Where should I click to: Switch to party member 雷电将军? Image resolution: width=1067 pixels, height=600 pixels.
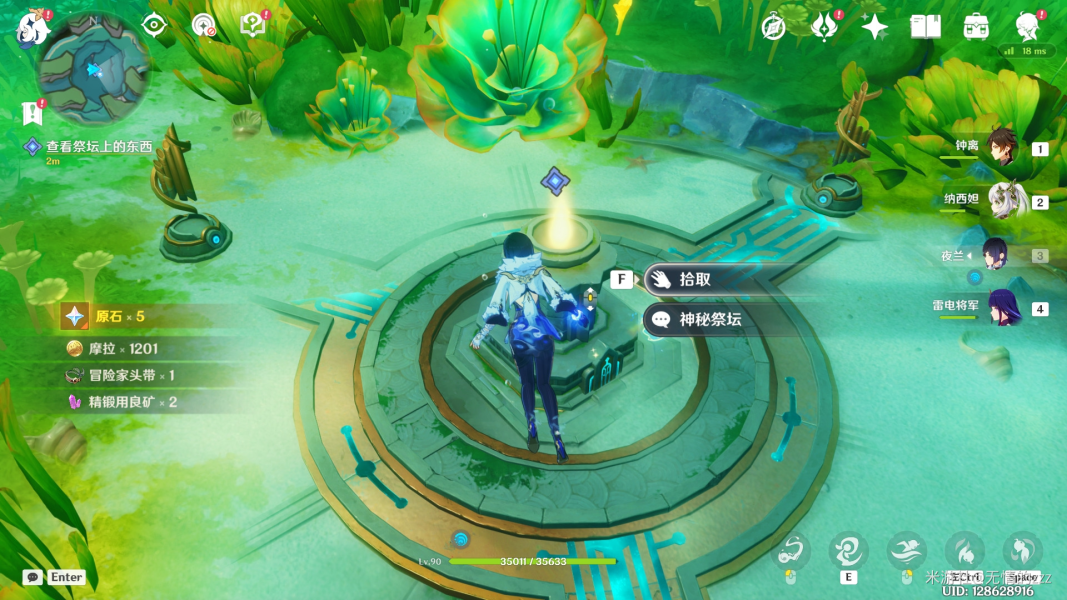1001,307
